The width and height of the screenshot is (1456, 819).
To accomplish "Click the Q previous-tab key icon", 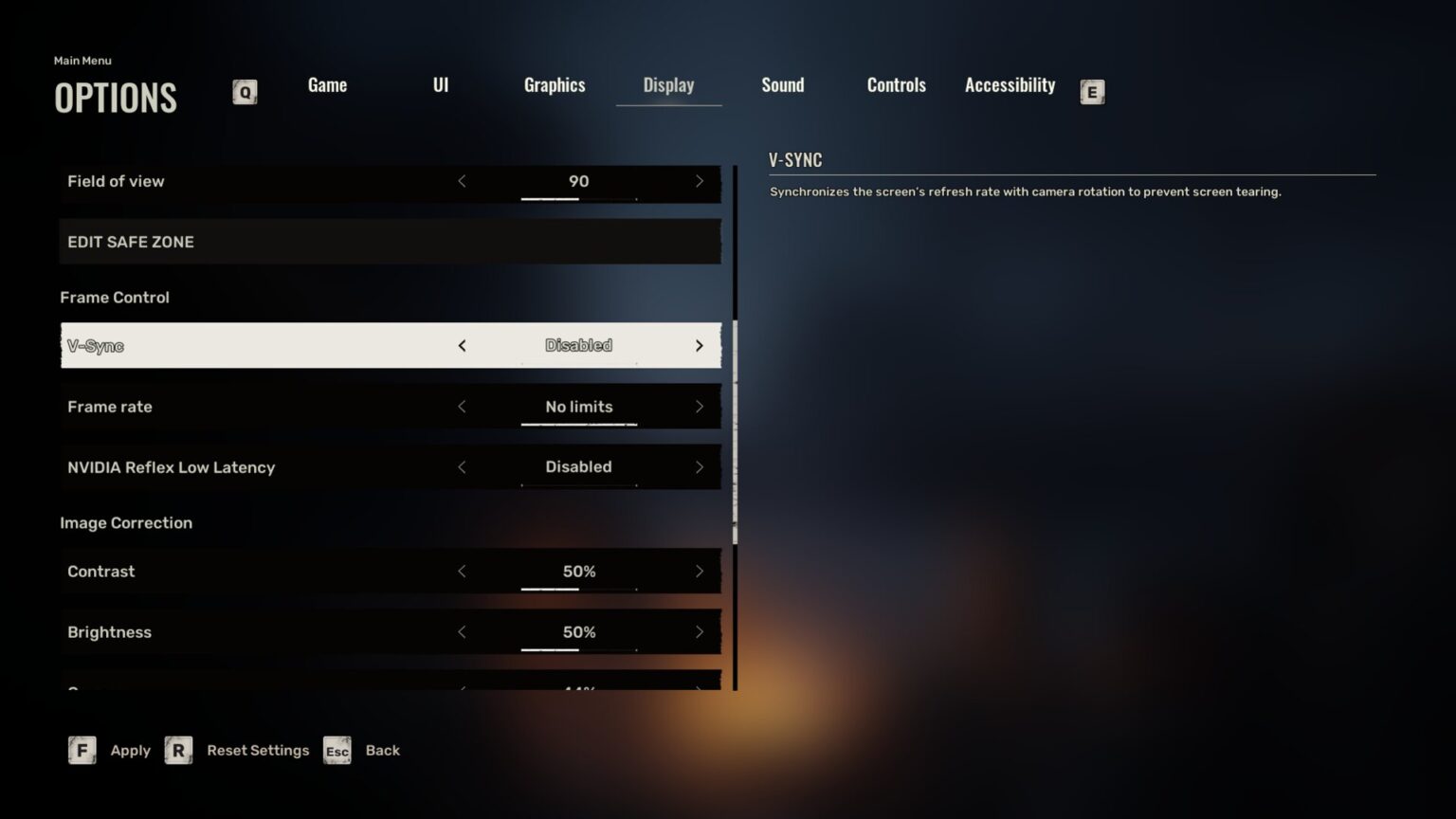I will (245, 92).
